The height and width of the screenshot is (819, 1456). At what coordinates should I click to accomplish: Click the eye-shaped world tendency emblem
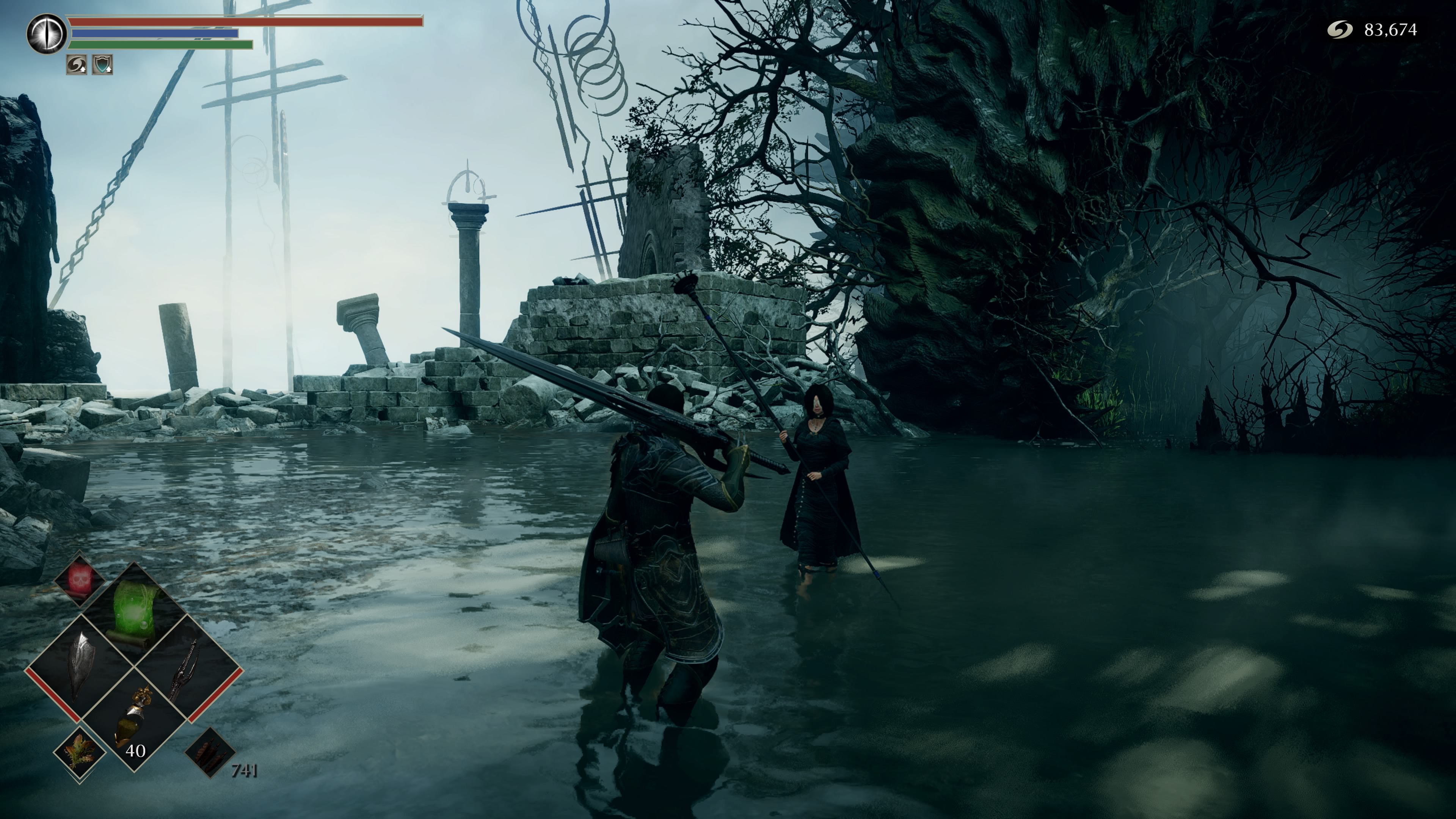(x=46, y=34)
